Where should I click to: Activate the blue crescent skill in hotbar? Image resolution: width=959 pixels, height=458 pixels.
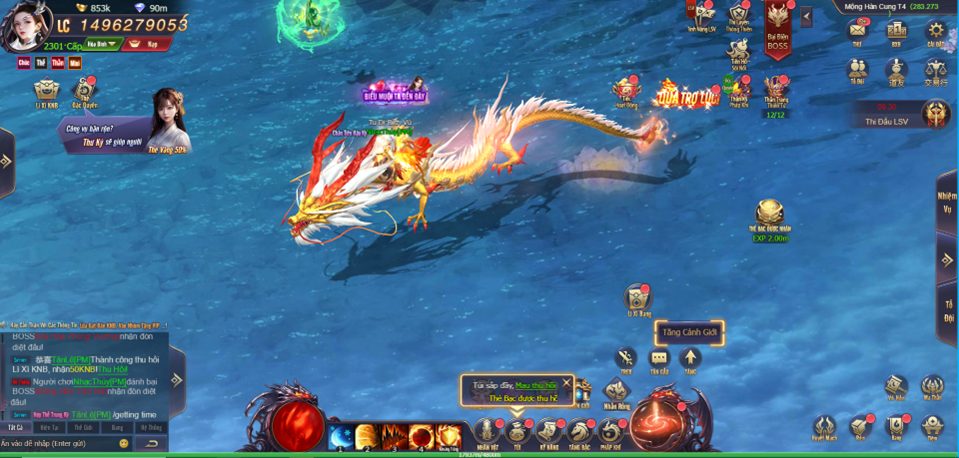340,437
